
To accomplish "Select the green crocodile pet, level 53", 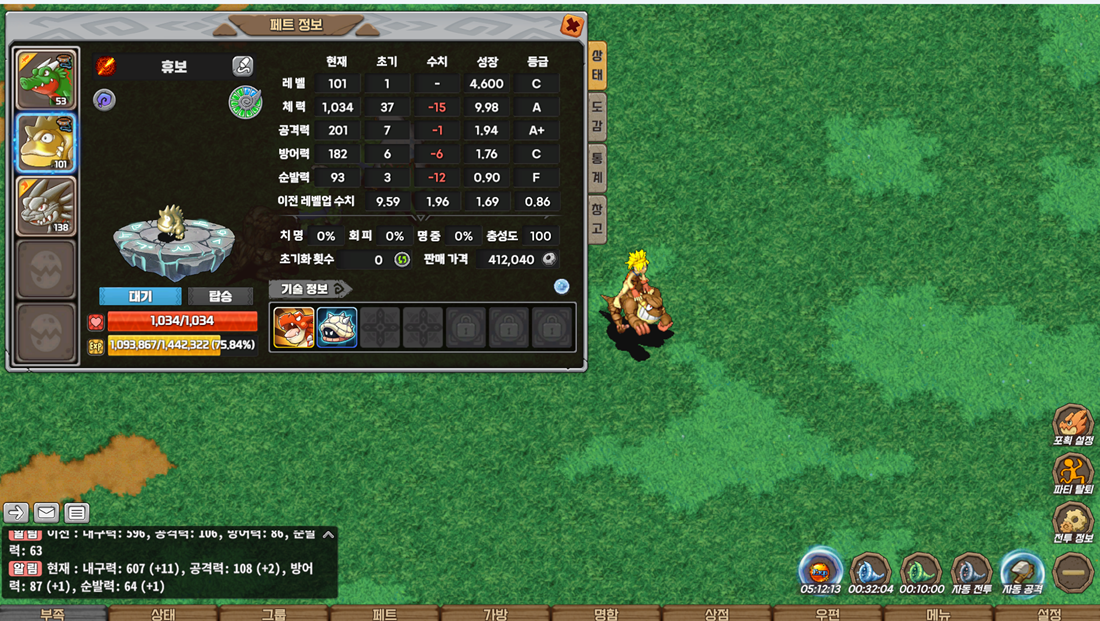I will click(47, 78).
